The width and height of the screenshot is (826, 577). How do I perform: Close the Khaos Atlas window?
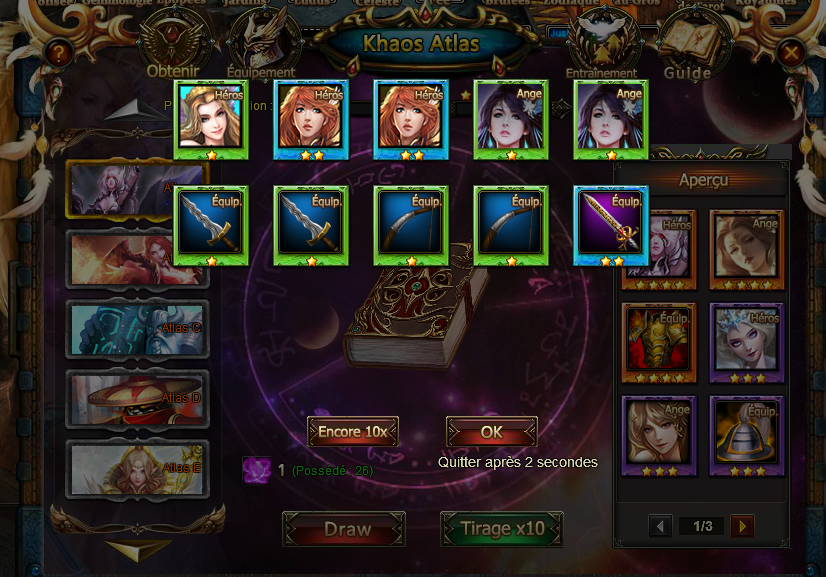tap(792, 53)
